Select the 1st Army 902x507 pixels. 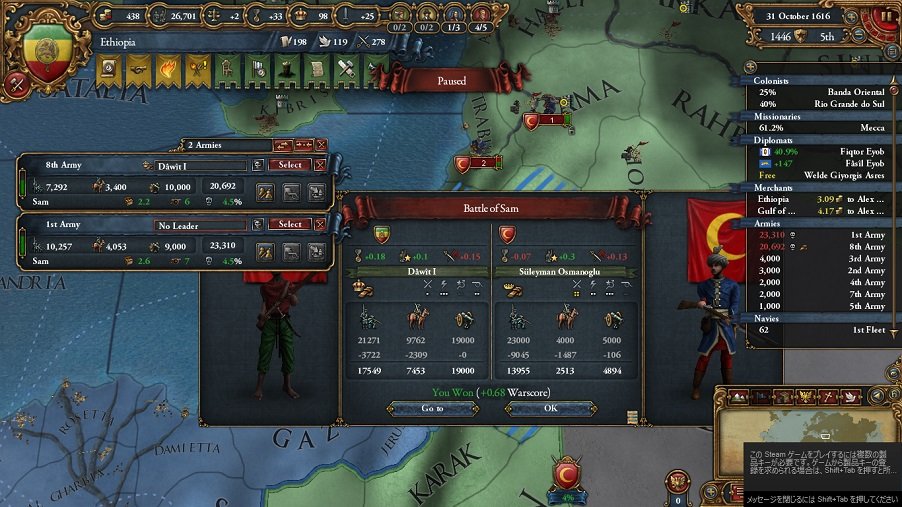pyautogui.click(x=290, y=225)
